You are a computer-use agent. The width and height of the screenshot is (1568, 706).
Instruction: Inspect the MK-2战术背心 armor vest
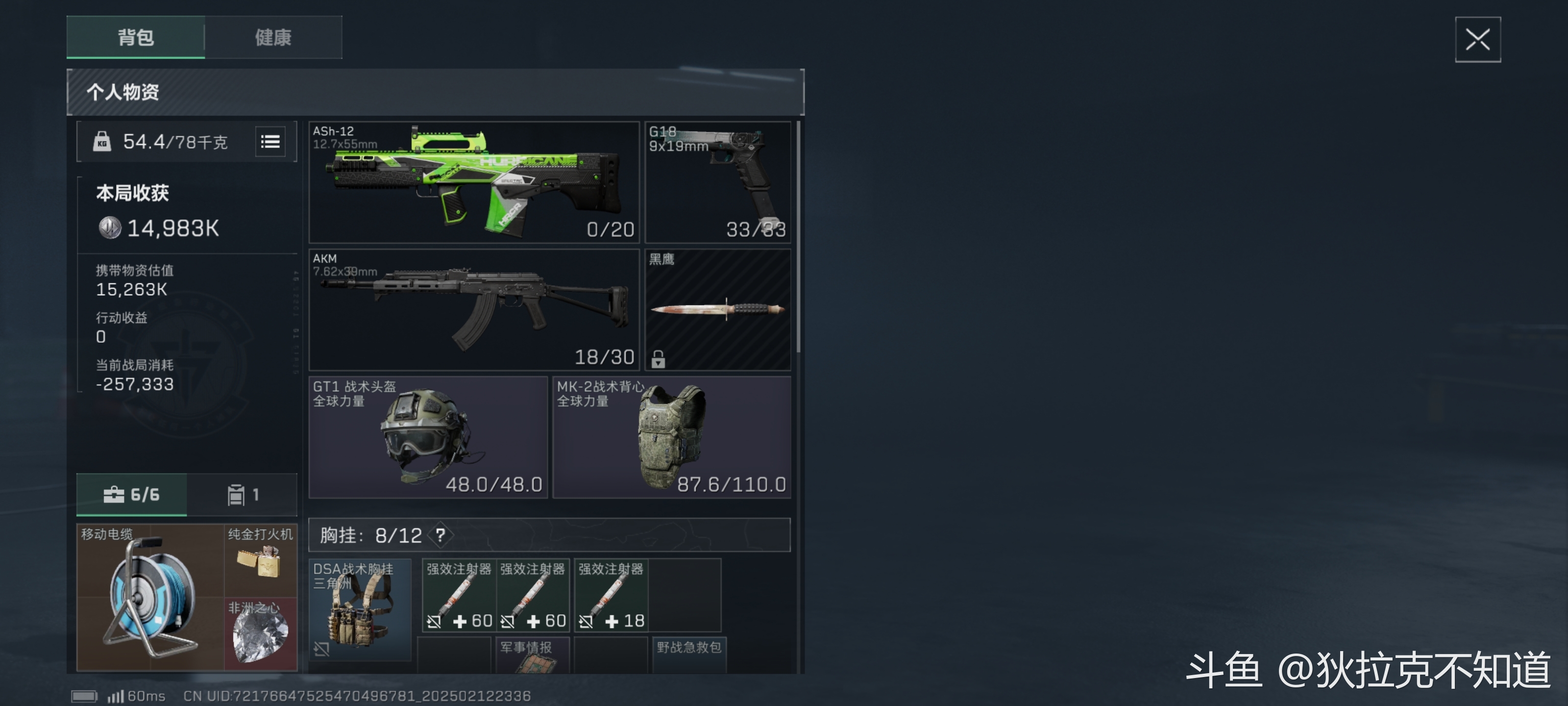[671, 437]
